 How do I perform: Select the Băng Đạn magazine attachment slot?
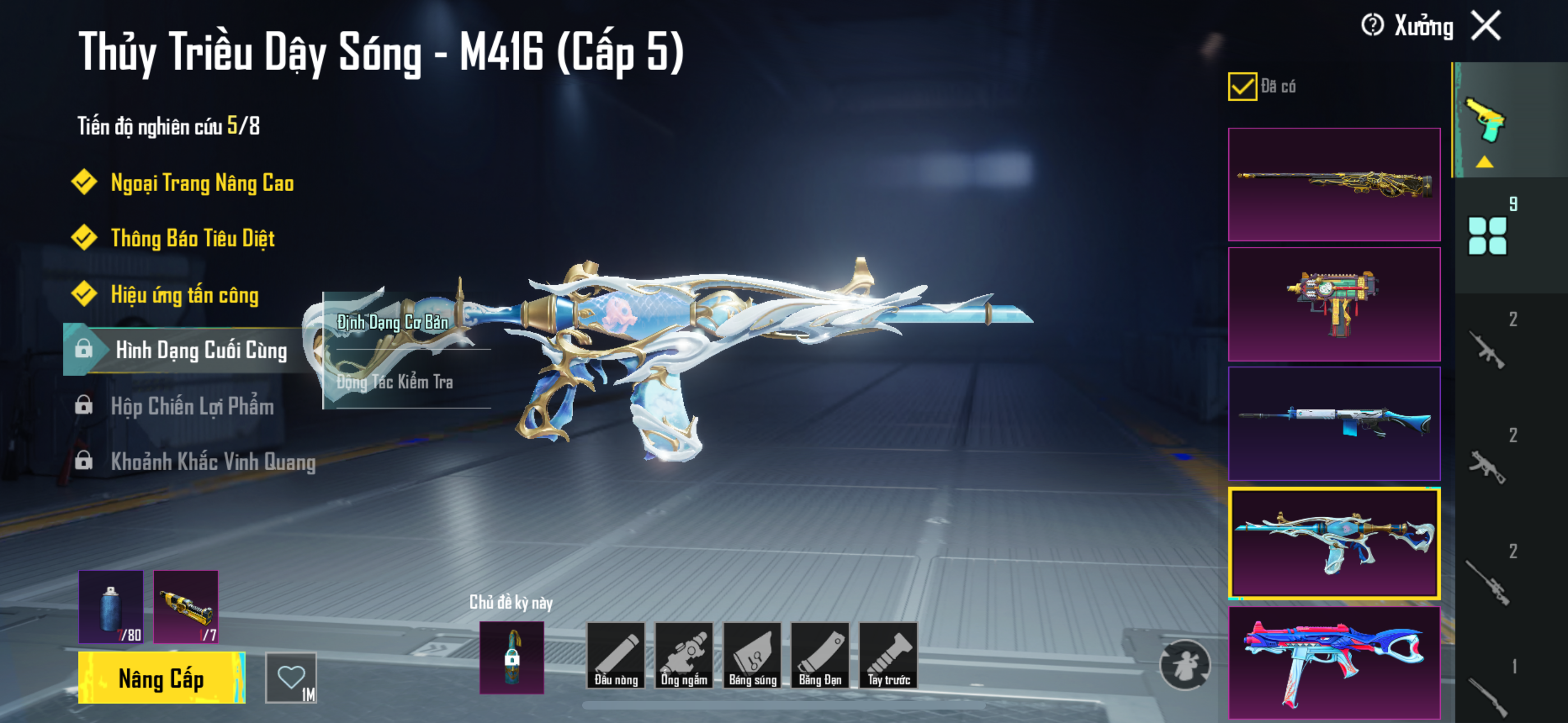point(819,655)
